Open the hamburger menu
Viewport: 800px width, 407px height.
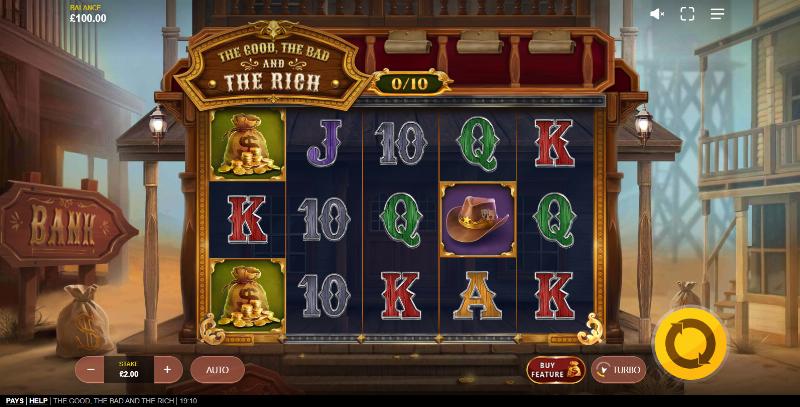click(x=717, y=14)
